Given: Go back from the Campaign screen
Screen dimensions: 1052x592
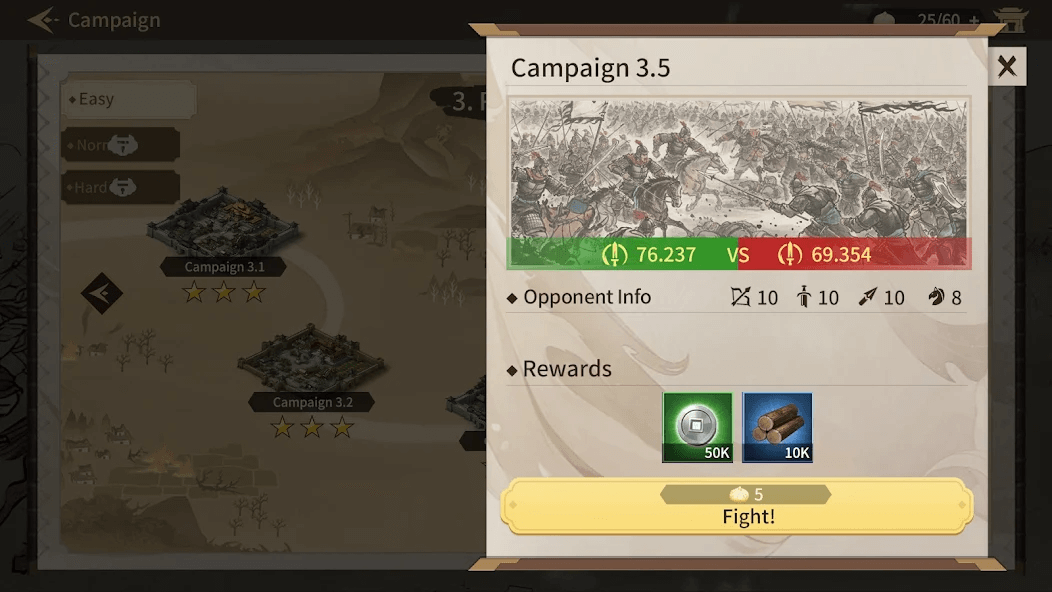Looking at the screenshot, I should click(x=42, y=20).
